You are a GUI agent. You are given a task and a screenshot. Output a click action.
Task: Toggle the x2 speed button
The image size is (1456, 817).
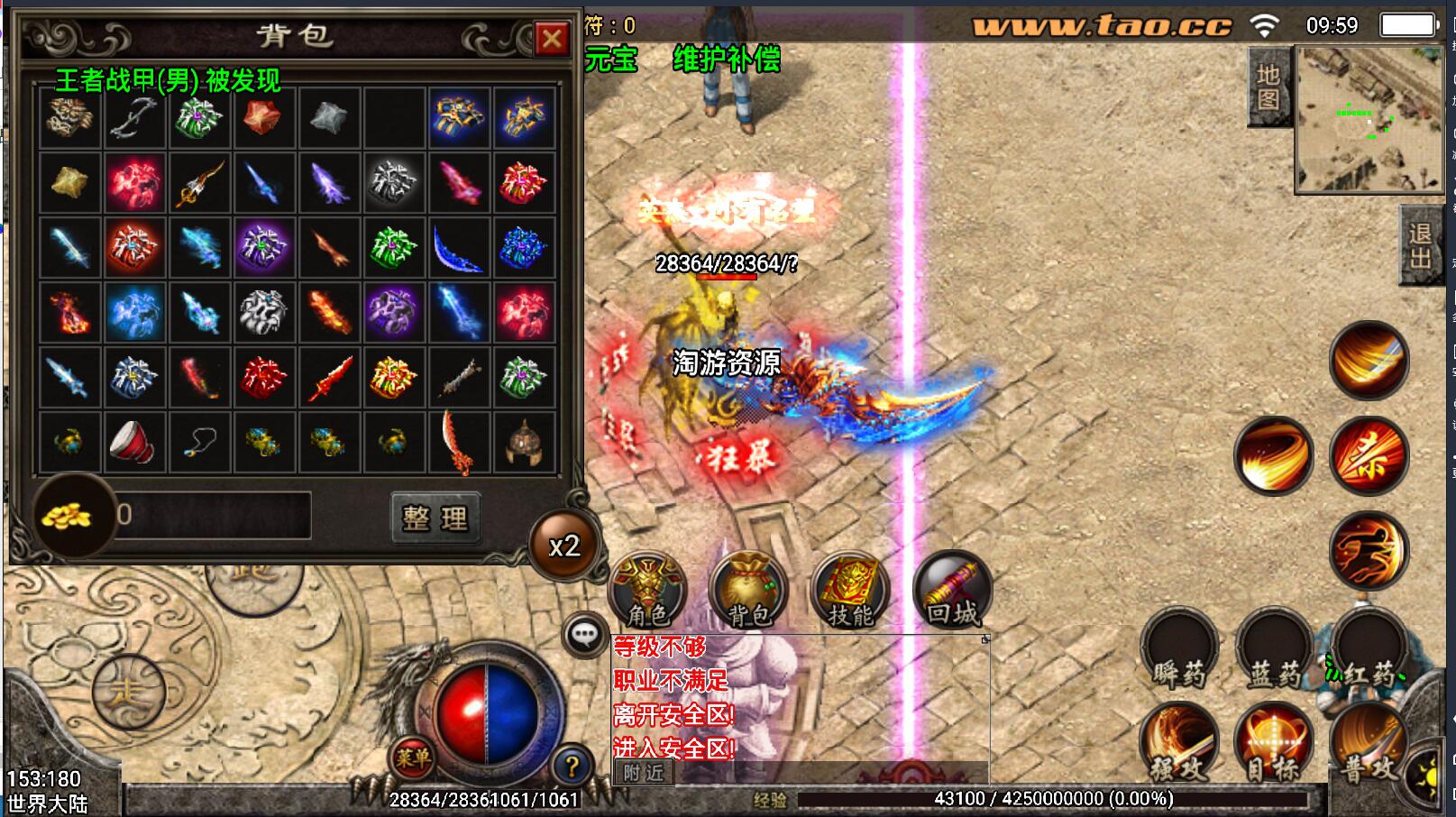click(564, 546)
